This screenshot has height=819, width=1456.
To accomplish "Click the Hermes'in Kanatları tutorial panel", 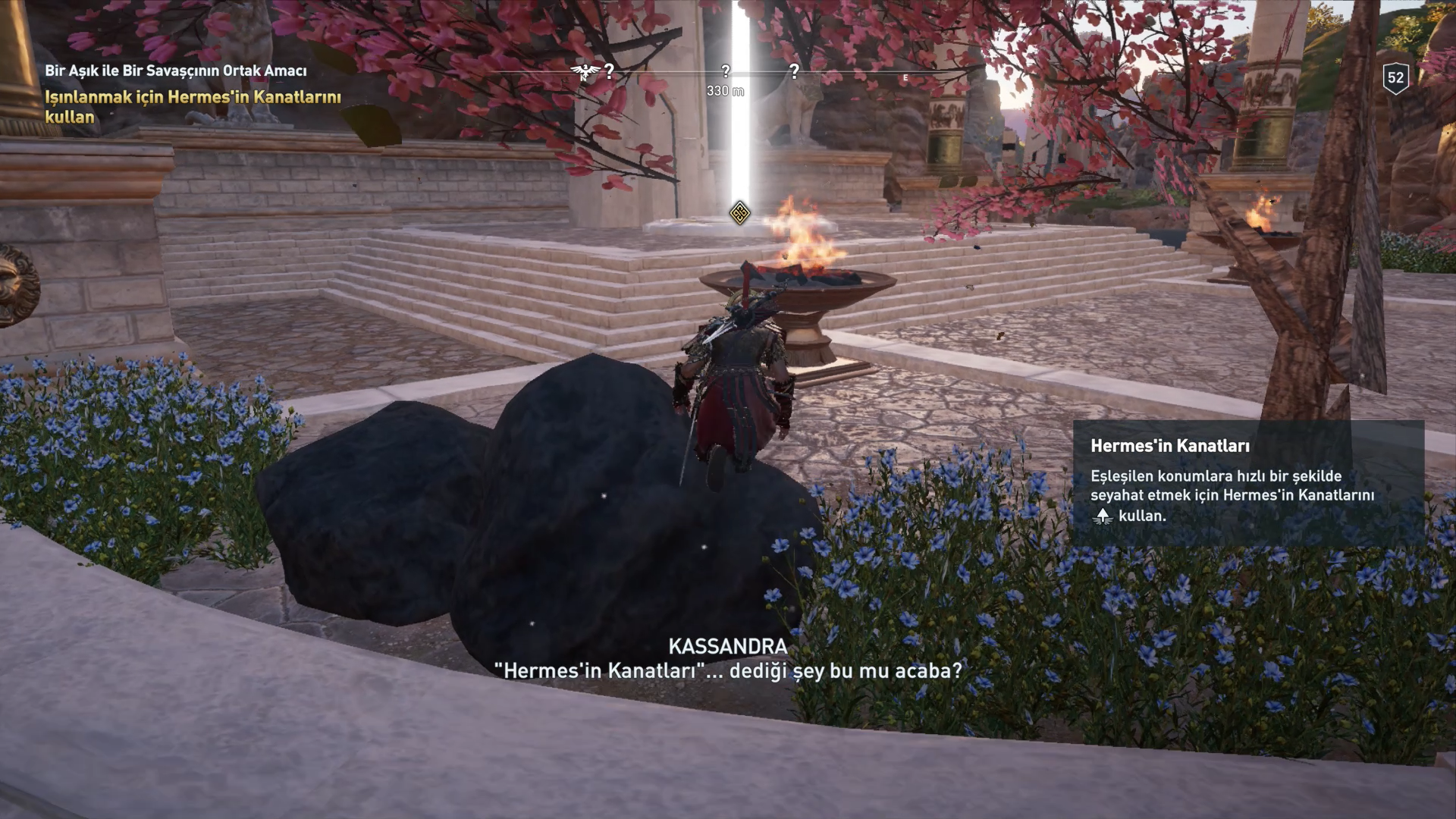I will click(1248, 482).
